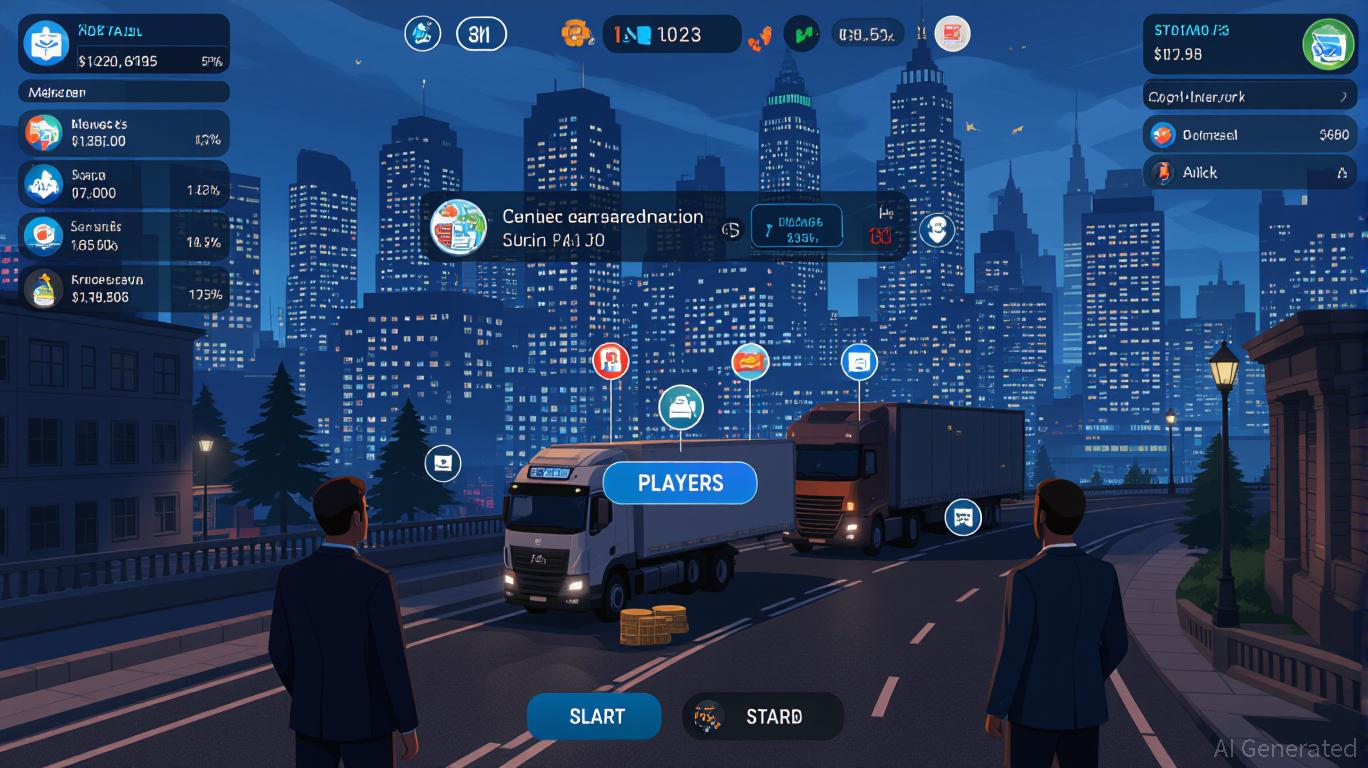Click the orange map marker above trucks
The height and width of the screenshot is (768, 1368).
coord(750,360)
